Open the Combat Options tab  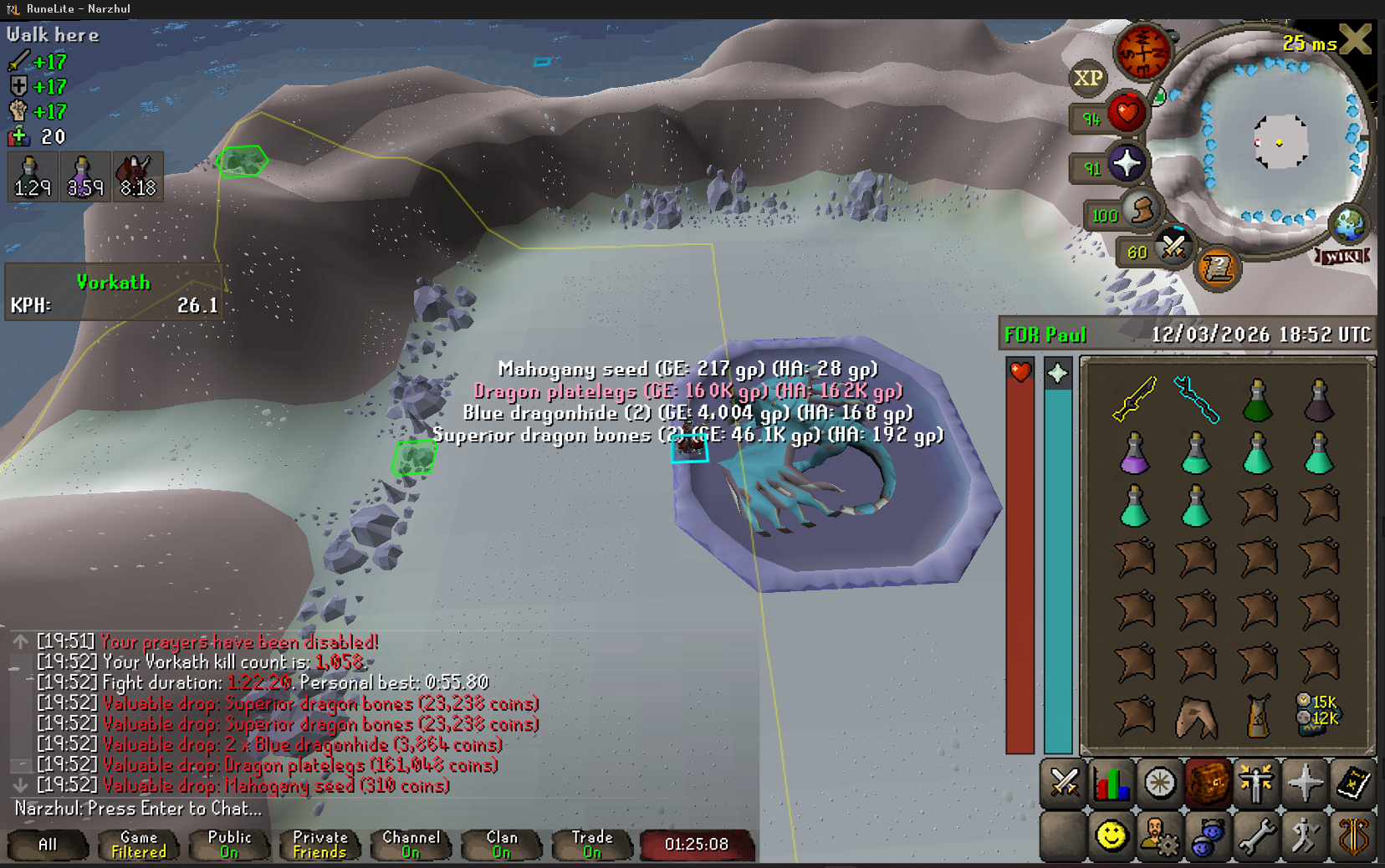click(1063, 784)
